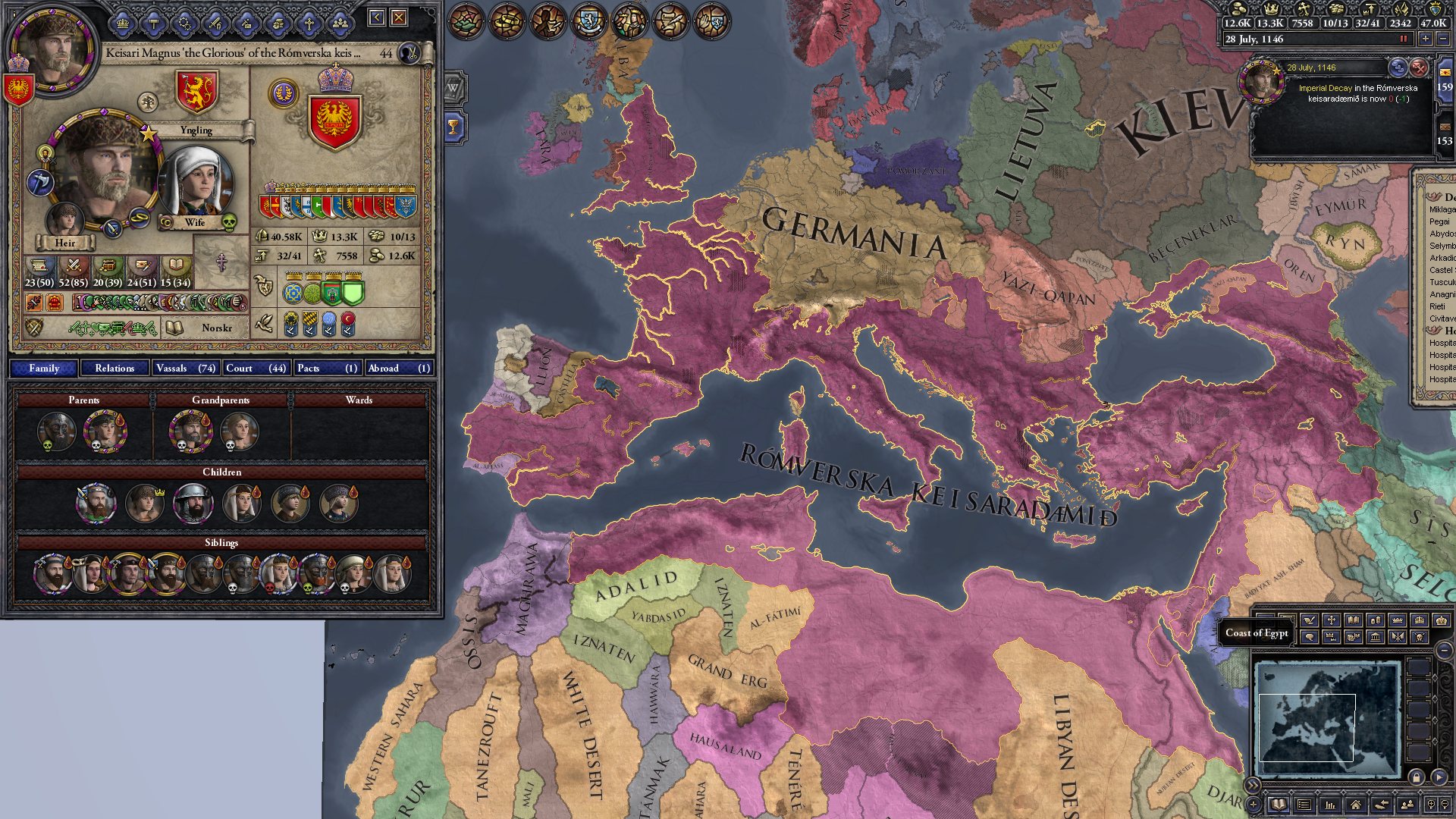The width and height of the screenshot is (1456, 819).
Task: Toggle the council crown map mode in the minimap panel
Action: point(1419,620)
